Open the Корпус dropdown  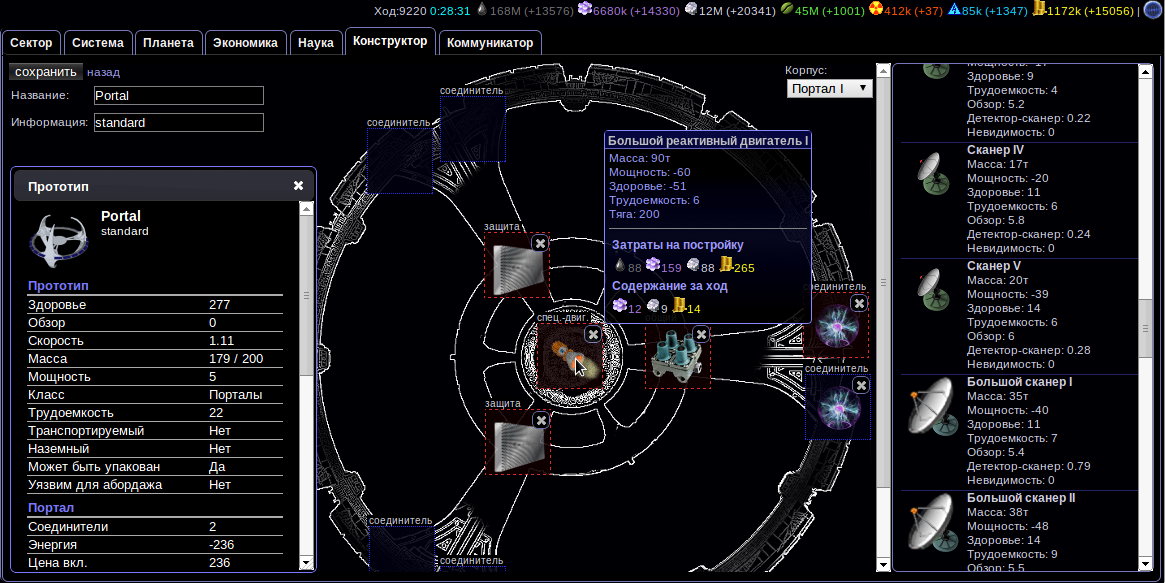(x=830, y=89)
